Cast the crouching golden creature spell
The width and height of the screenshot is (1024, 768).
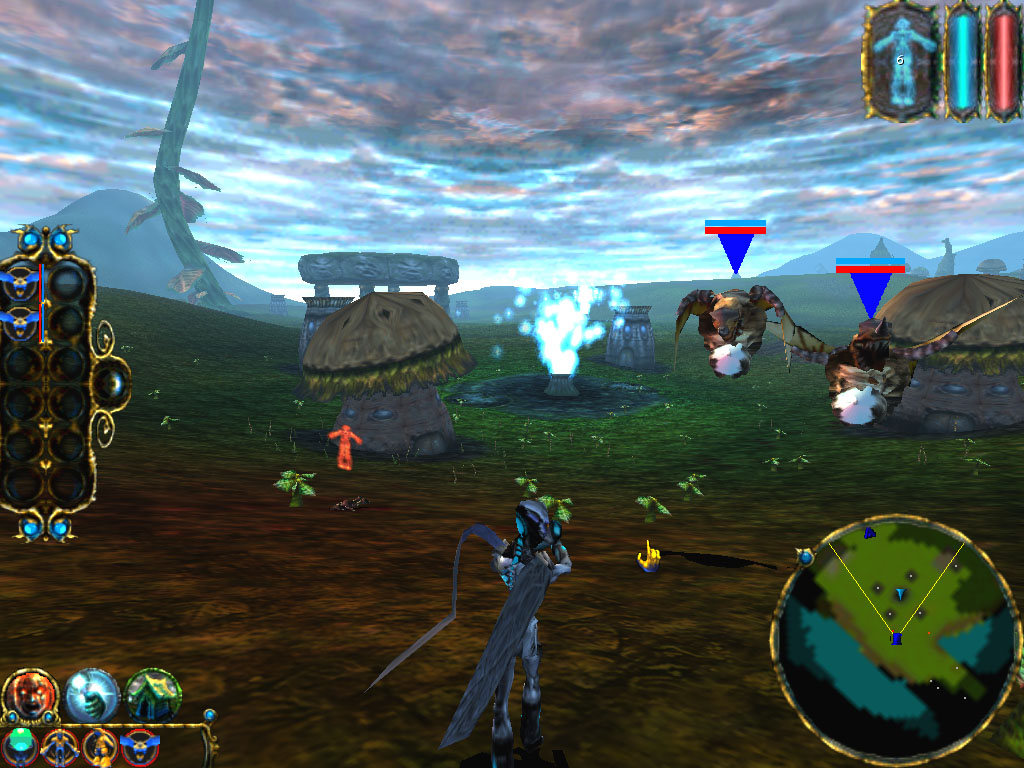point(100,747)
